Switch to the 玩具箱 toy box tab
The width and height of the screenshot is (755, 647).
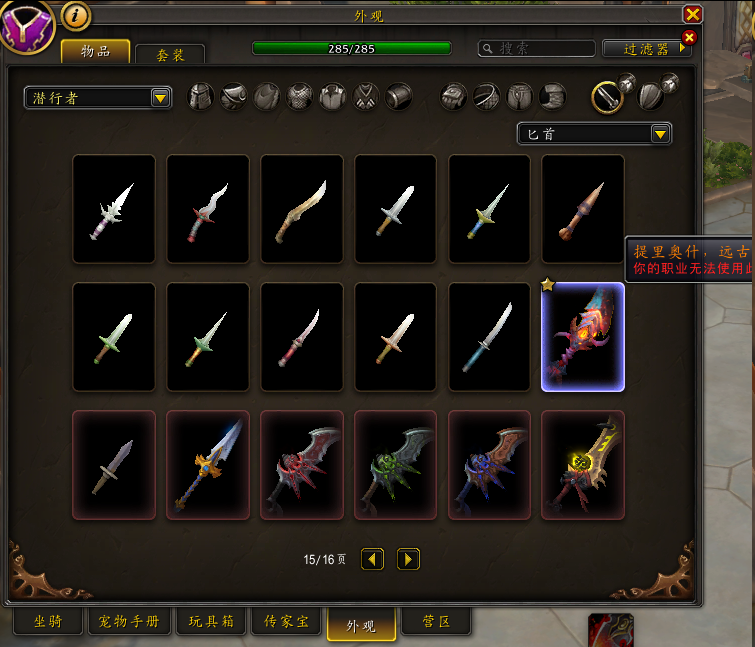pos(211,622)
